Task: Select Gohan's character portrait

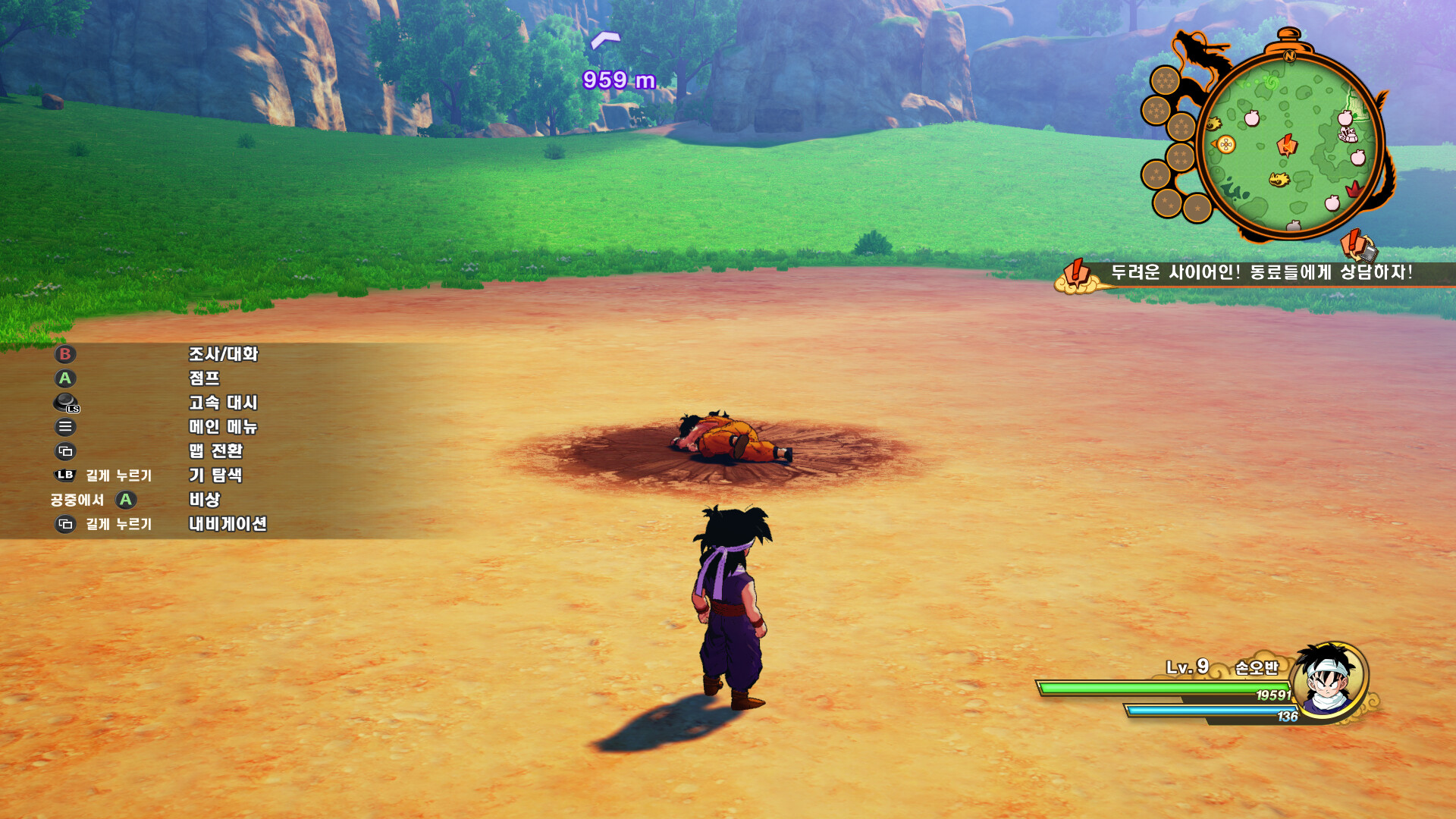Action: [1329, 679]
